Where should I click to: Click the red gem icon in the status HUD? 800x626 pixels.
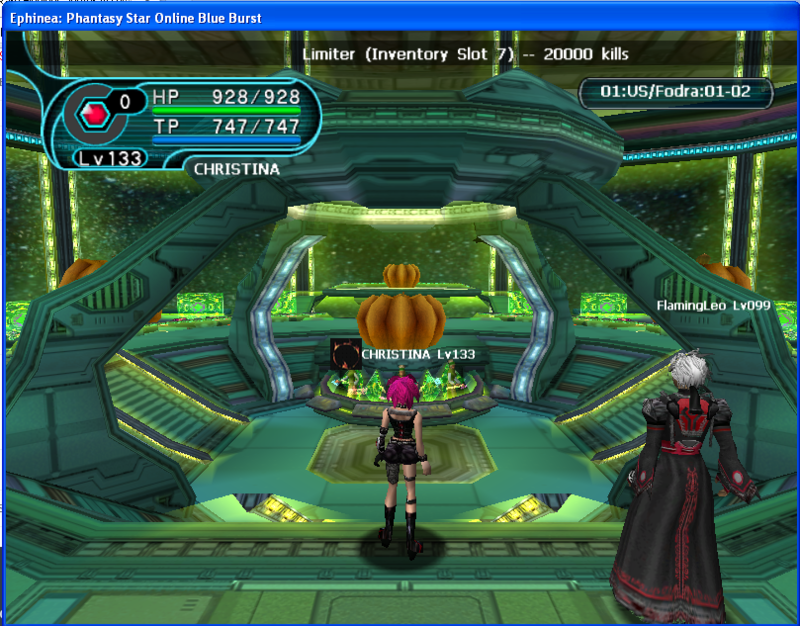(93, 115)
